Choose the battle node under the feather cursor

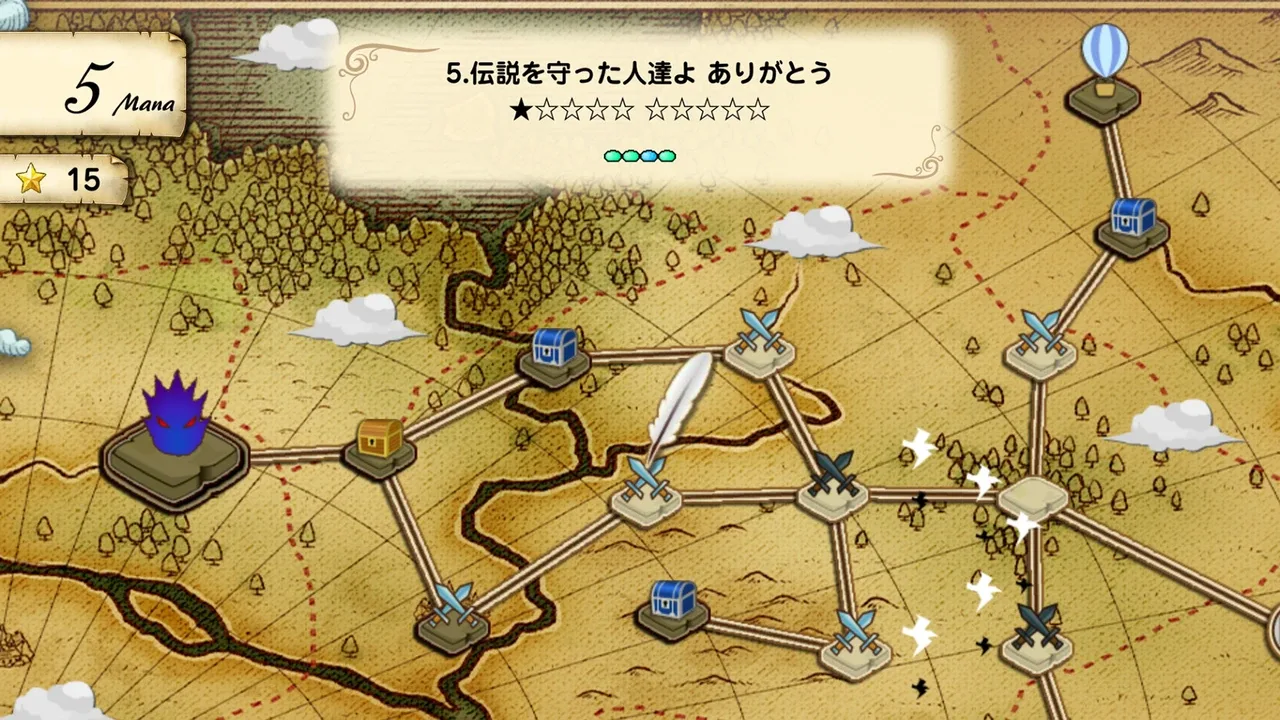(645, 490)
